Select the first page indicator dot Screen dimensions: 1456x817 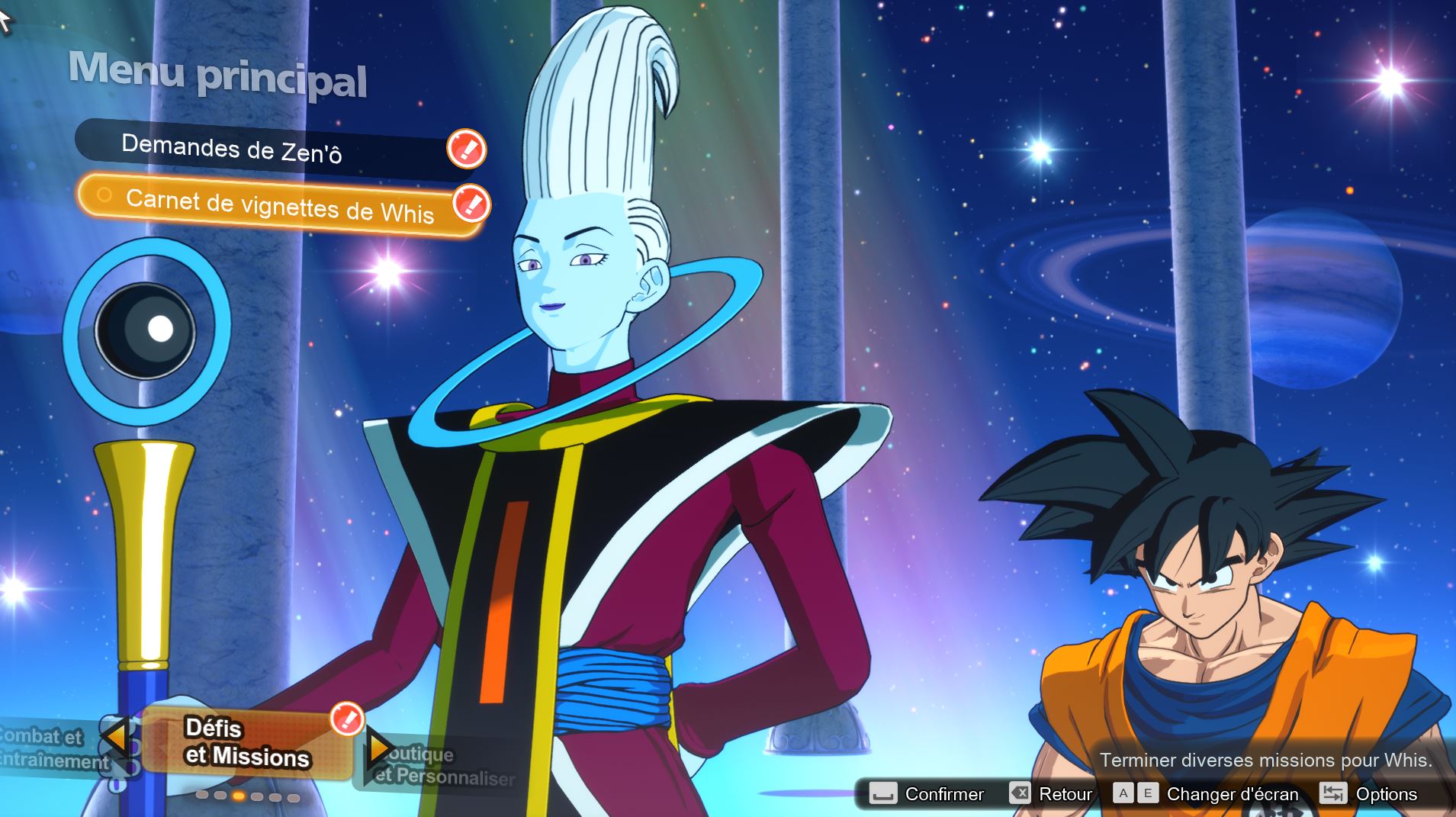click(x=201, y=796)
